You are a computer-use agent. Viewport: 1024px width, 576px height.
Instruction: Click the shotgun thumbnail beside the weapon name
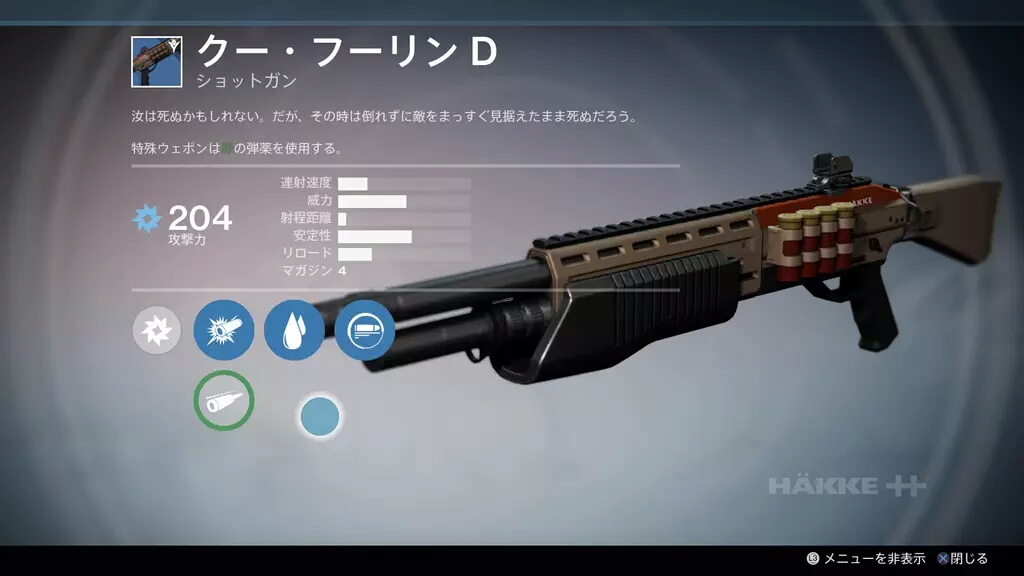coord(156,62)
